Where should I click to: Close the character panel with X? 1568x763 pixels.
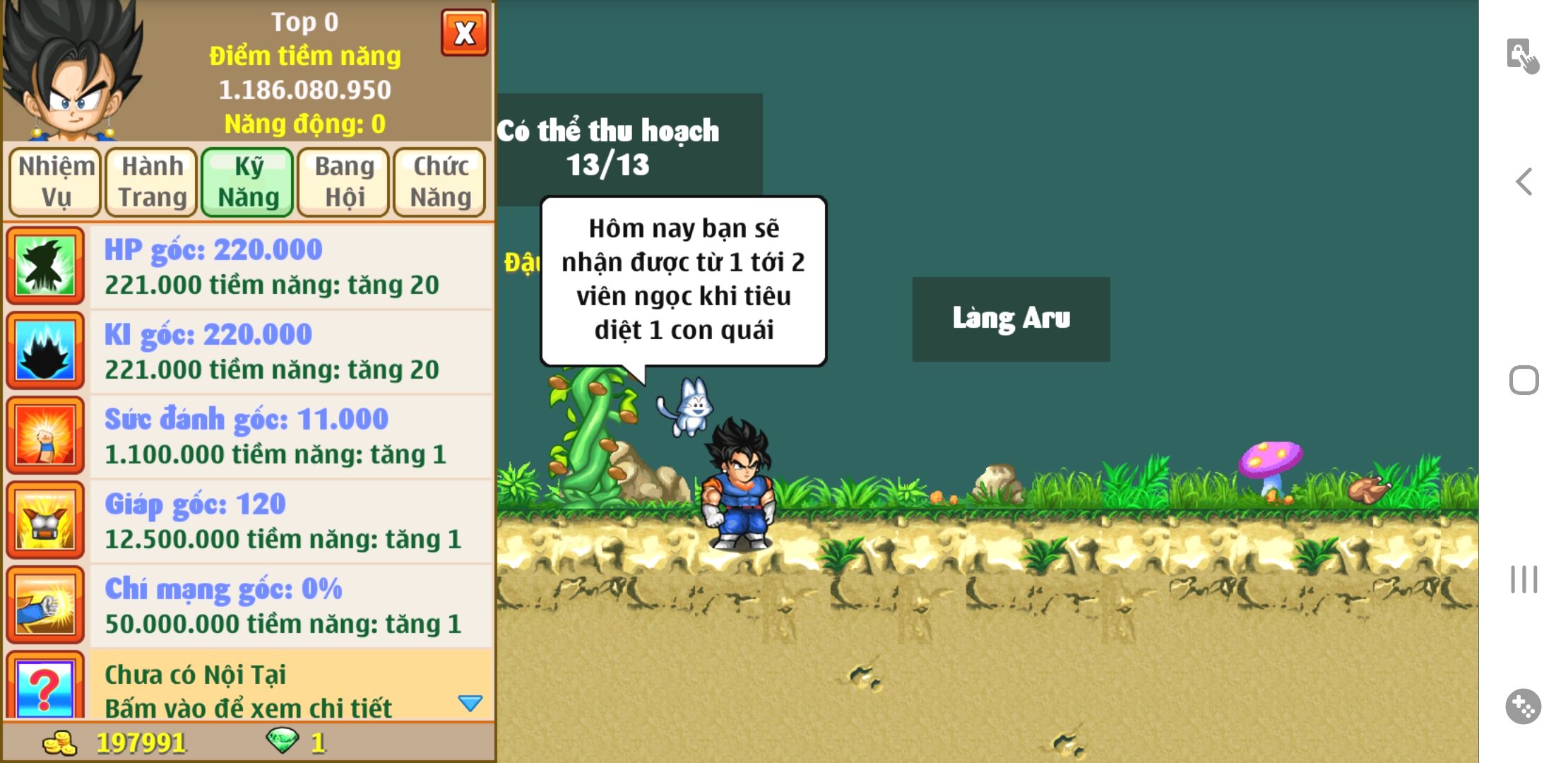(x=464, y=32)
